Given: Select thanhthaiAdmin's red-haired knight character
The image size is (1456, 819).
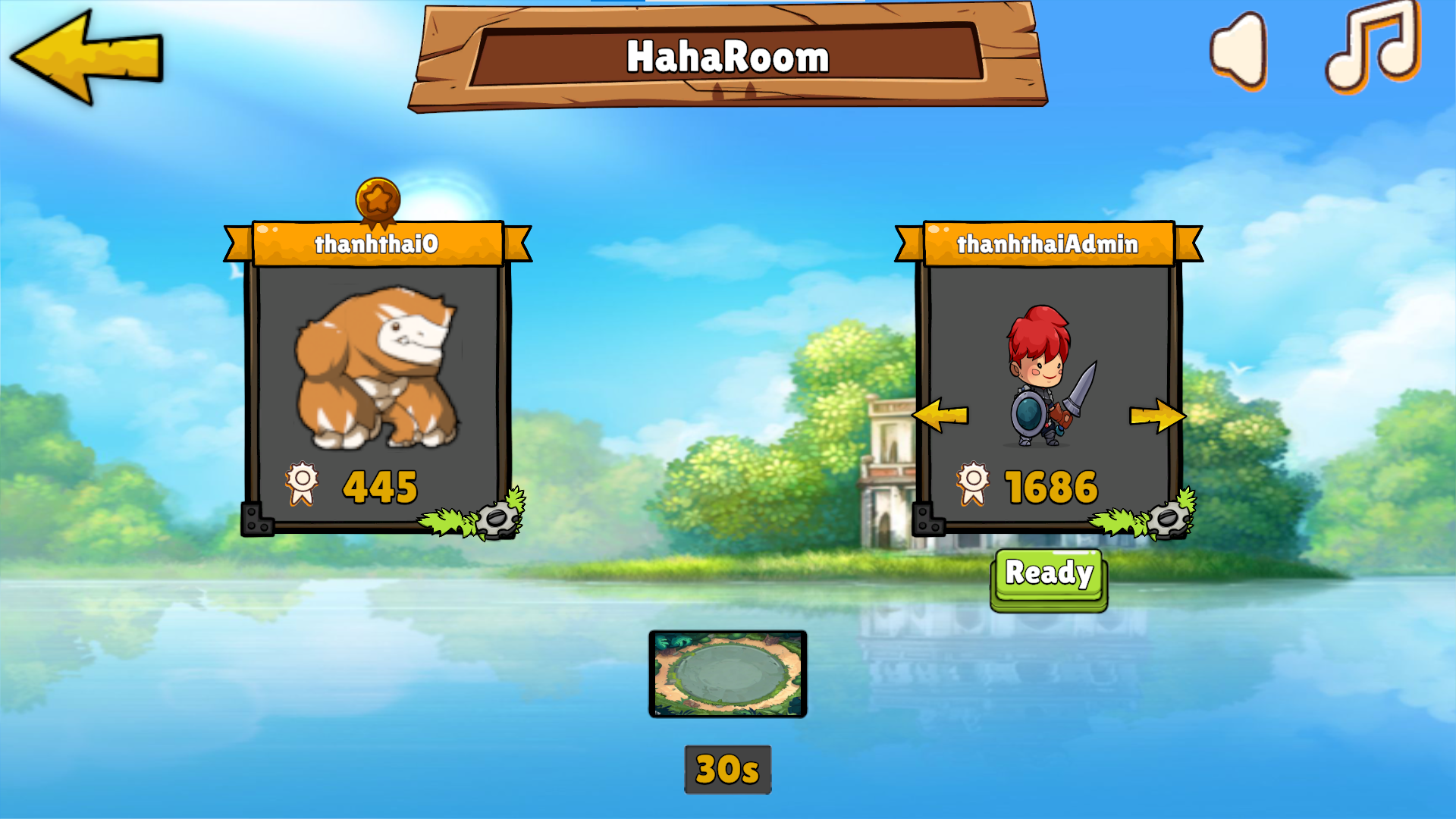Looking at the screenshot, I should (x=1048, y=379).
